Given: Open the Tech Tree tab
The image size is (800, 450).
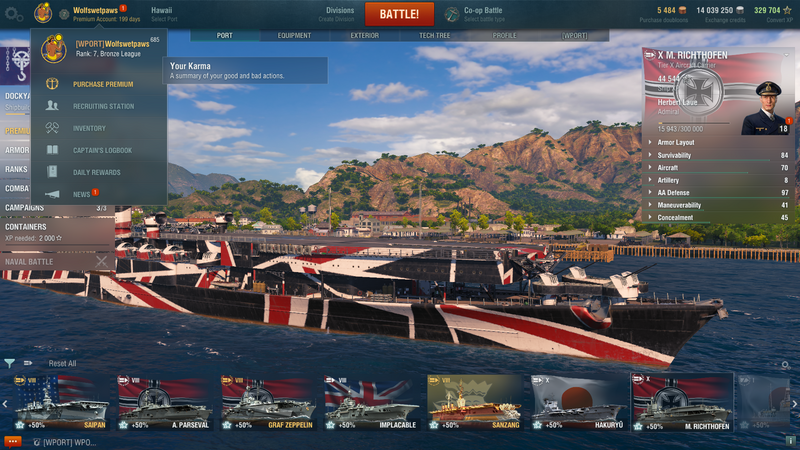Looking at the screenshot, I should pos(434,35).
